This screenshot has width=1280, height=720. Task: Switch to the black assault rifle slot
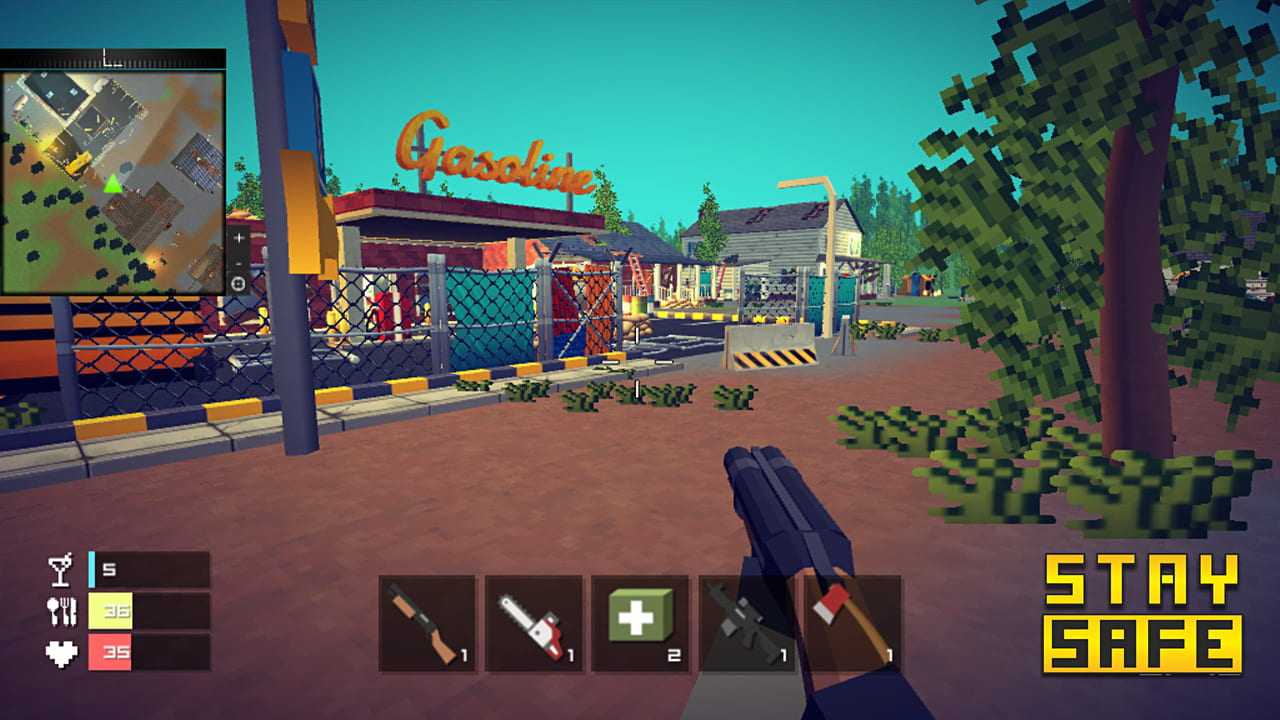pyautogui.click(x=746, y=624)
